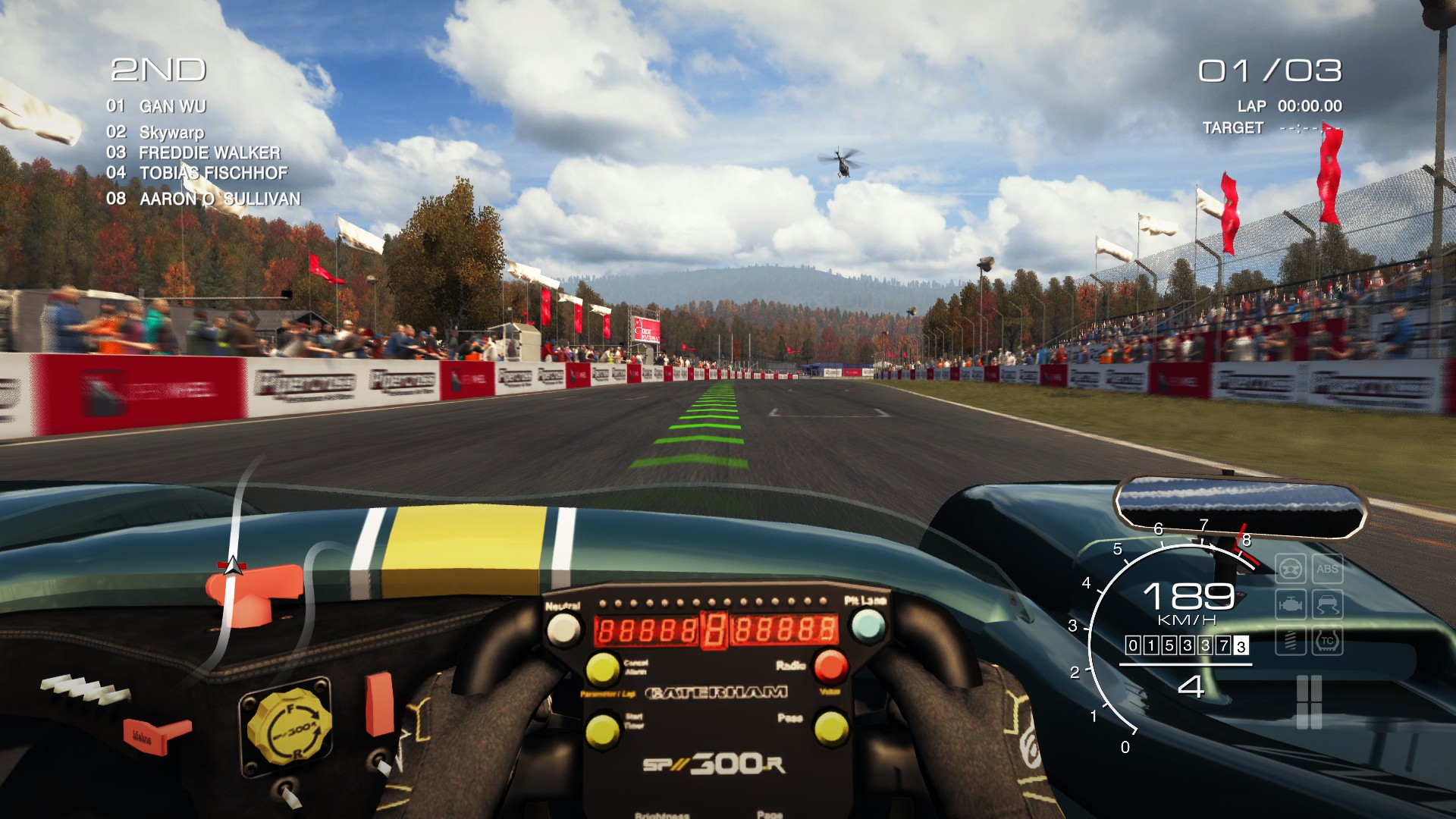Select the skidding car stability icon
Viewport: 1456px width, 819px height.
pyautogui.click(x=1327, y=604)
